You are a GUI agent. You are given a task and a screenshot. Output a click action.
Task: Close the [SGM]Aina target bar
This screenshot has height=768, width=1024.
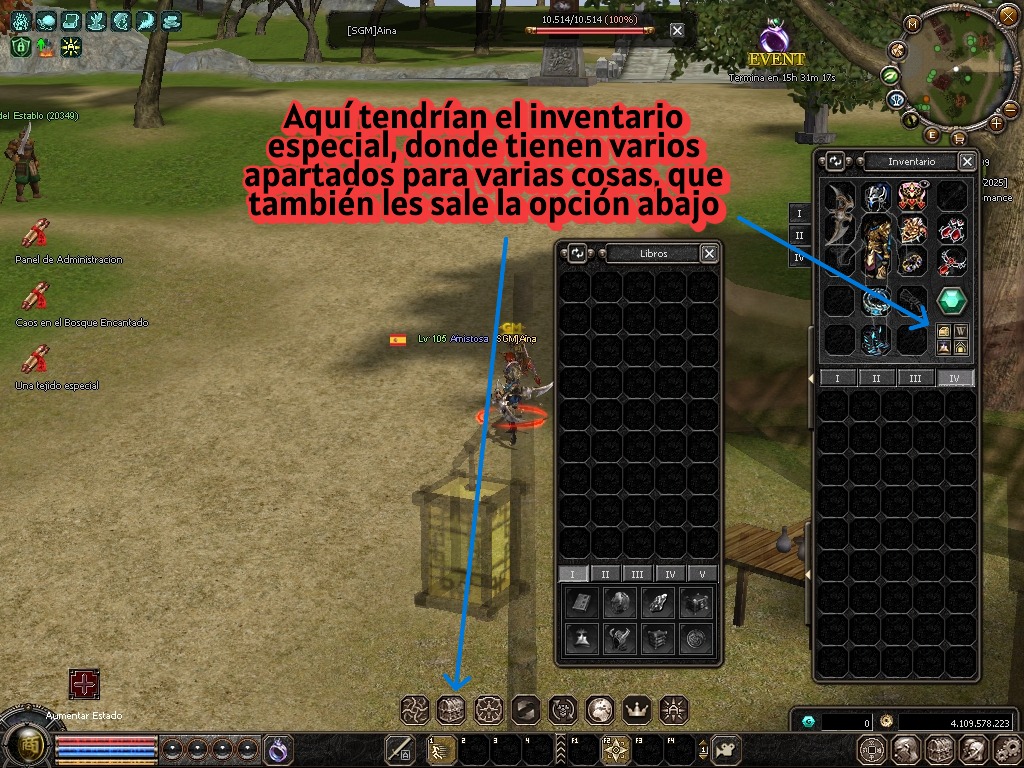click(677, 30)
